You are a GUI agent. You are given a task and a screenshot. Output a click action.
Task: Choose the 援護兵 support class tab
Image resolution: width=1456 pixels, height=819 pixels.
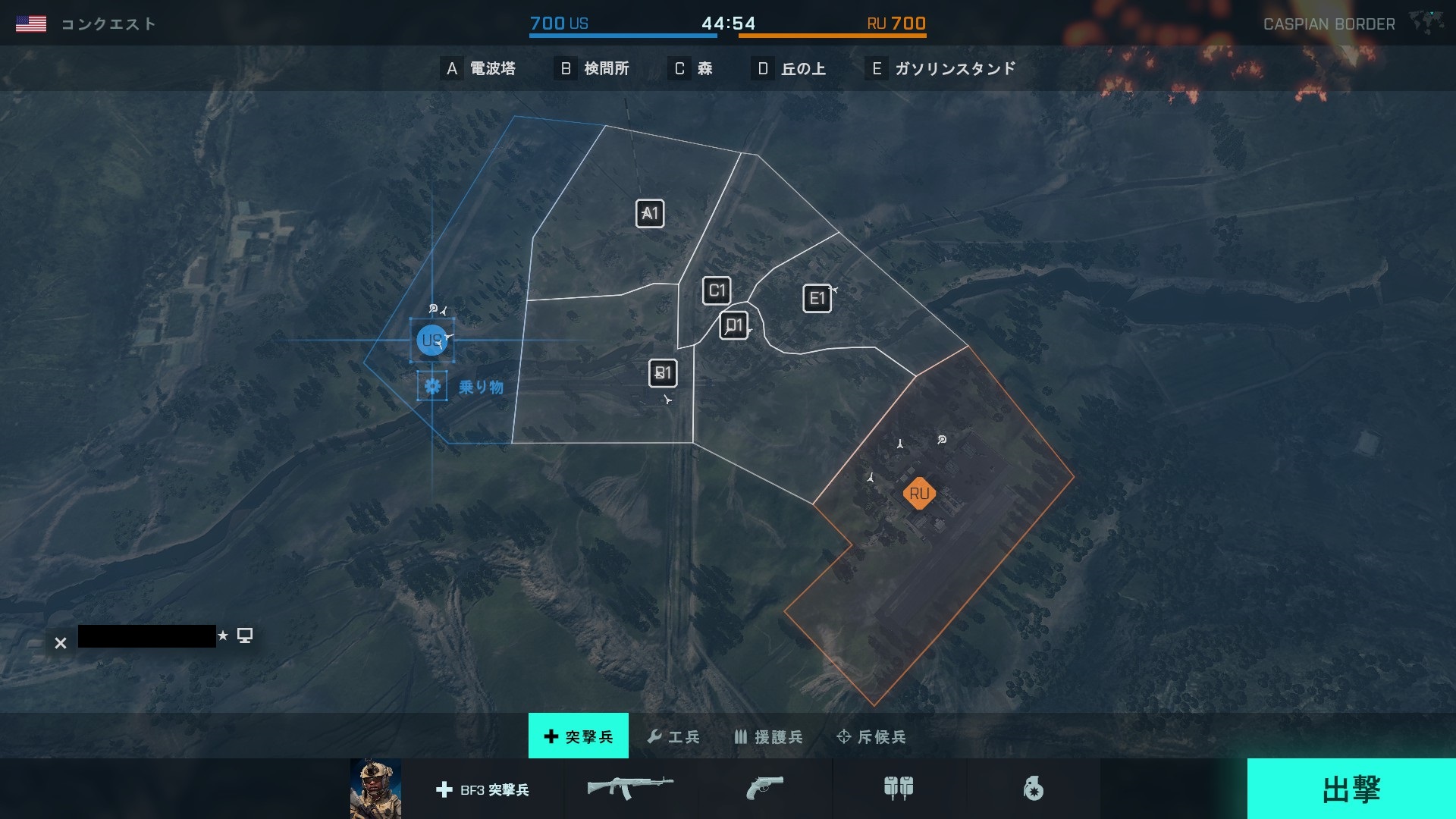click(x=768, y=736)
